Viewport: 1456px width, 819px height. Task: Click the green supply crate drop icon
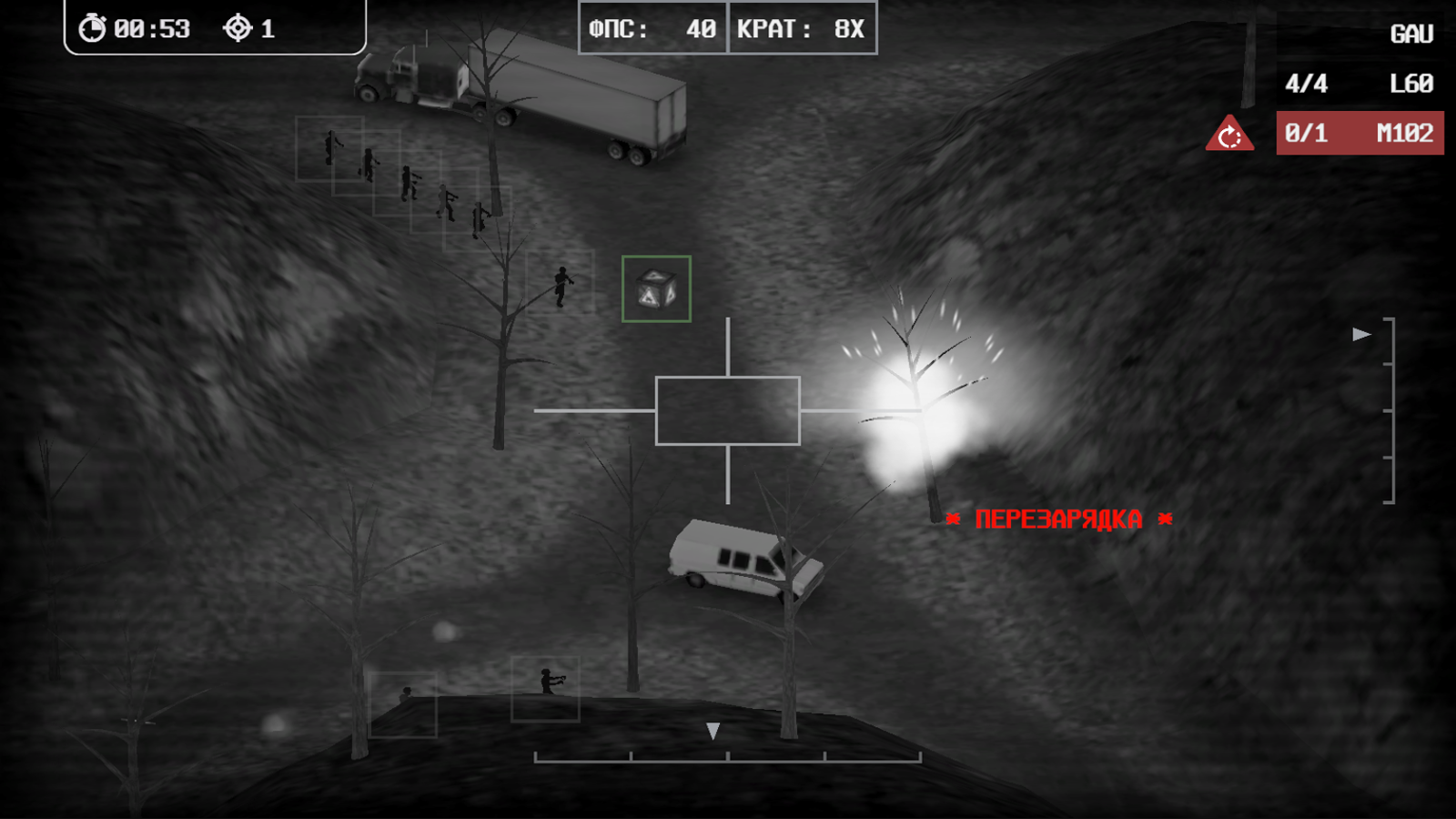point(658,289)
